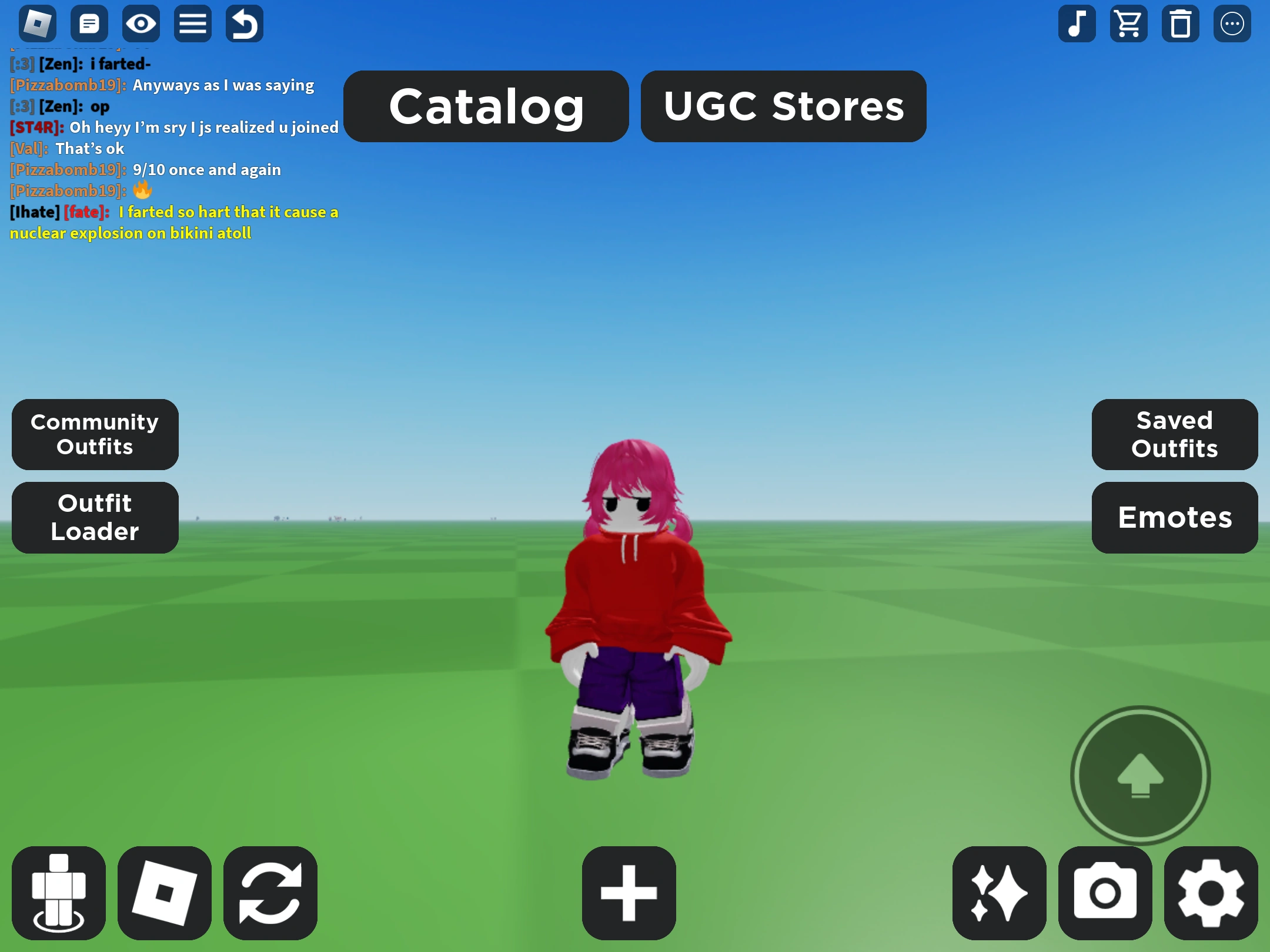The width and height of the screenshot is (1270, 952).
Task: Open the Catalog
Action: 486,106
